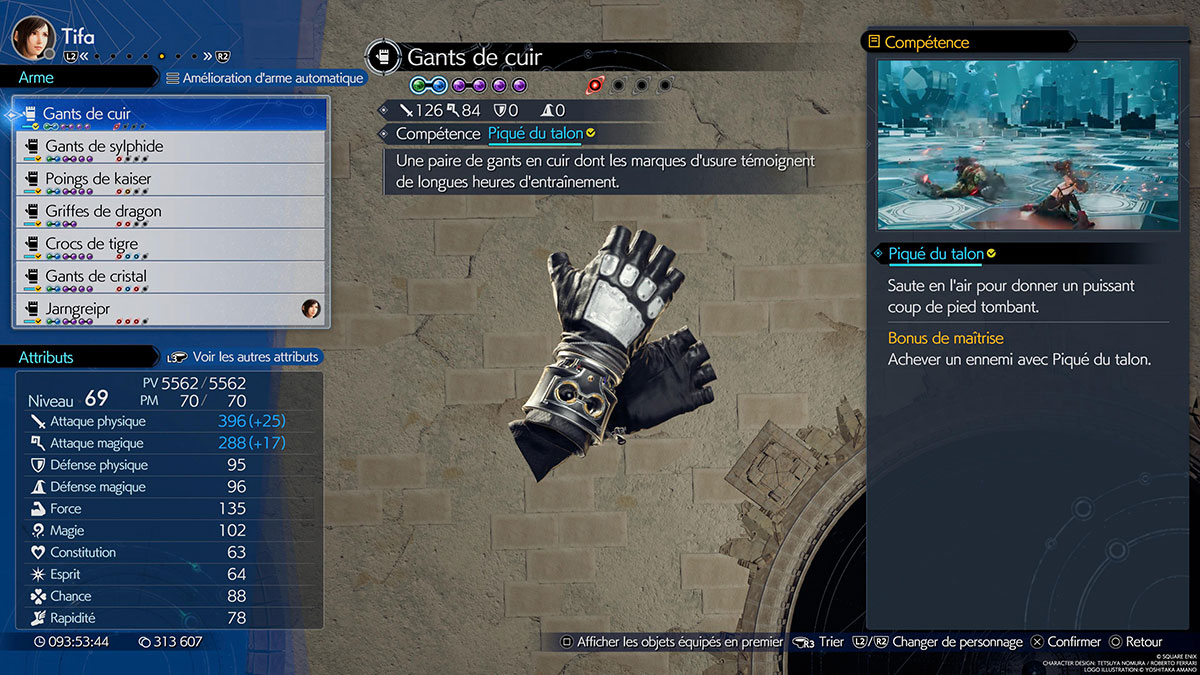Show Voir les autres attributs
This screenshot has height=675, width=1200.
click(x=243, y=357)
